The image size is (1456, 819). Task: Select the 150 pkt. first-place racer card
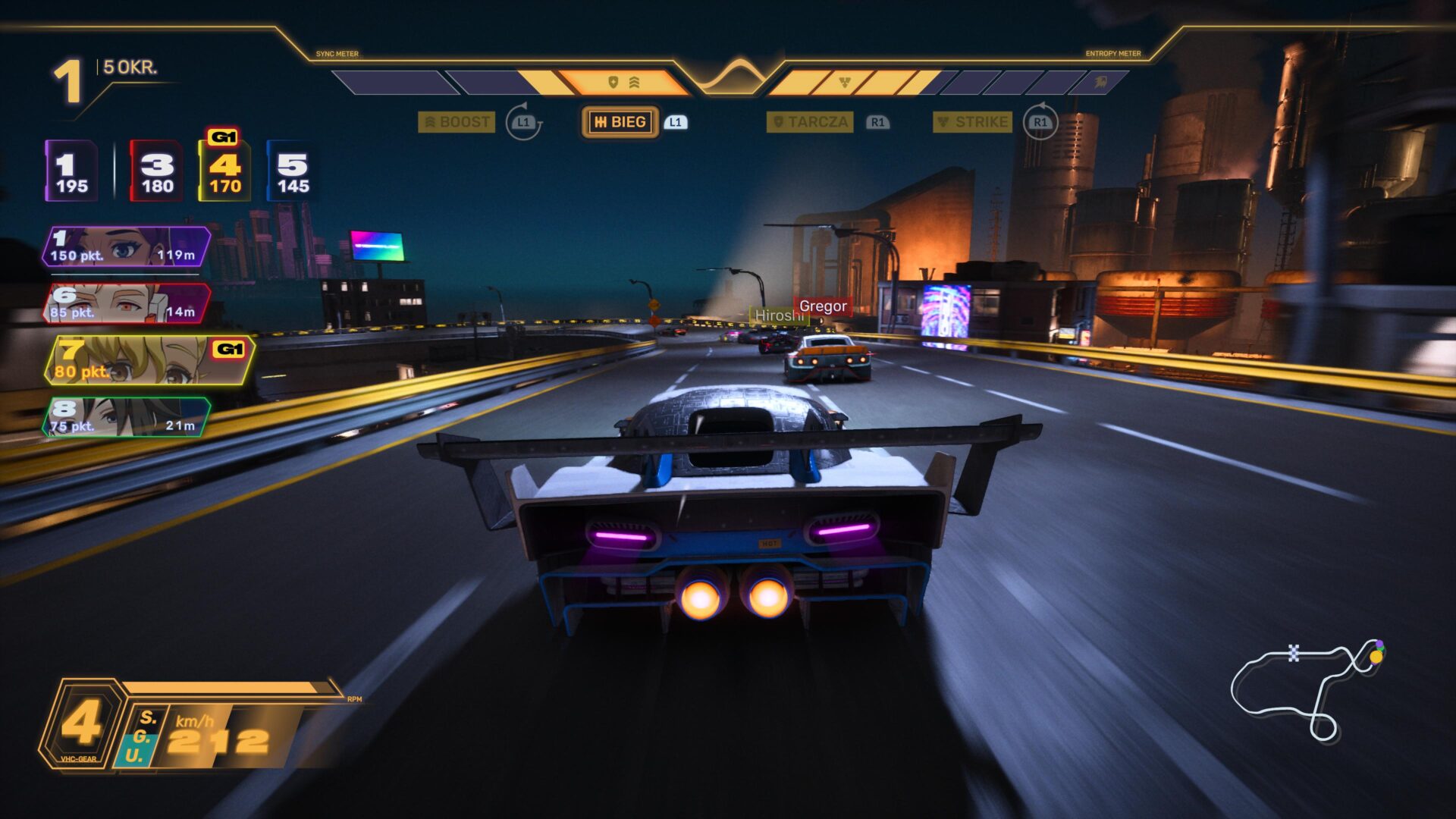point(126,247)
